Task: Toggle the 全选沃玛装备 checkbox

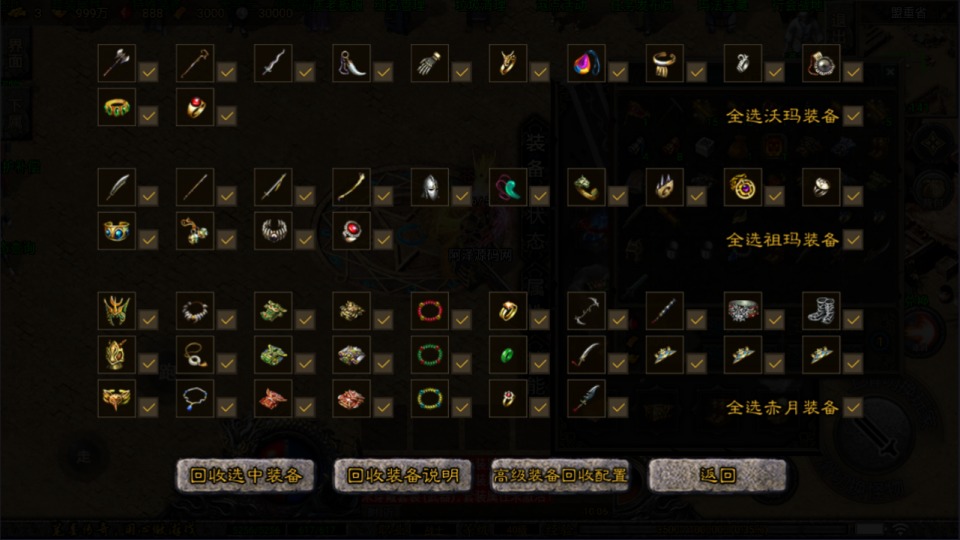Action: (853, 116)
